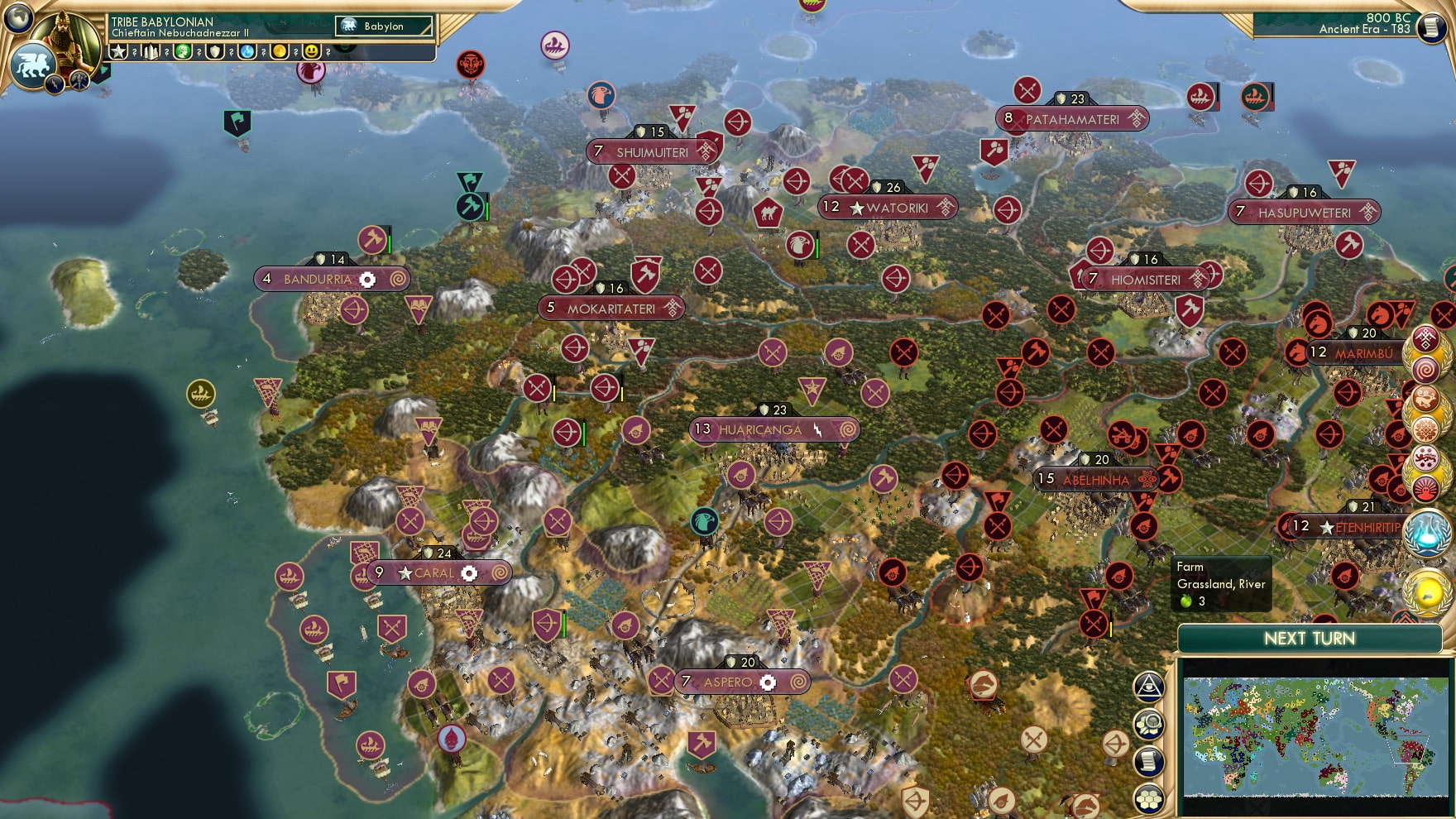This screenshot has height=819, width=1456.
Task: Open the Babylon city dropdown banner at top
Action: tap(383, 26)
